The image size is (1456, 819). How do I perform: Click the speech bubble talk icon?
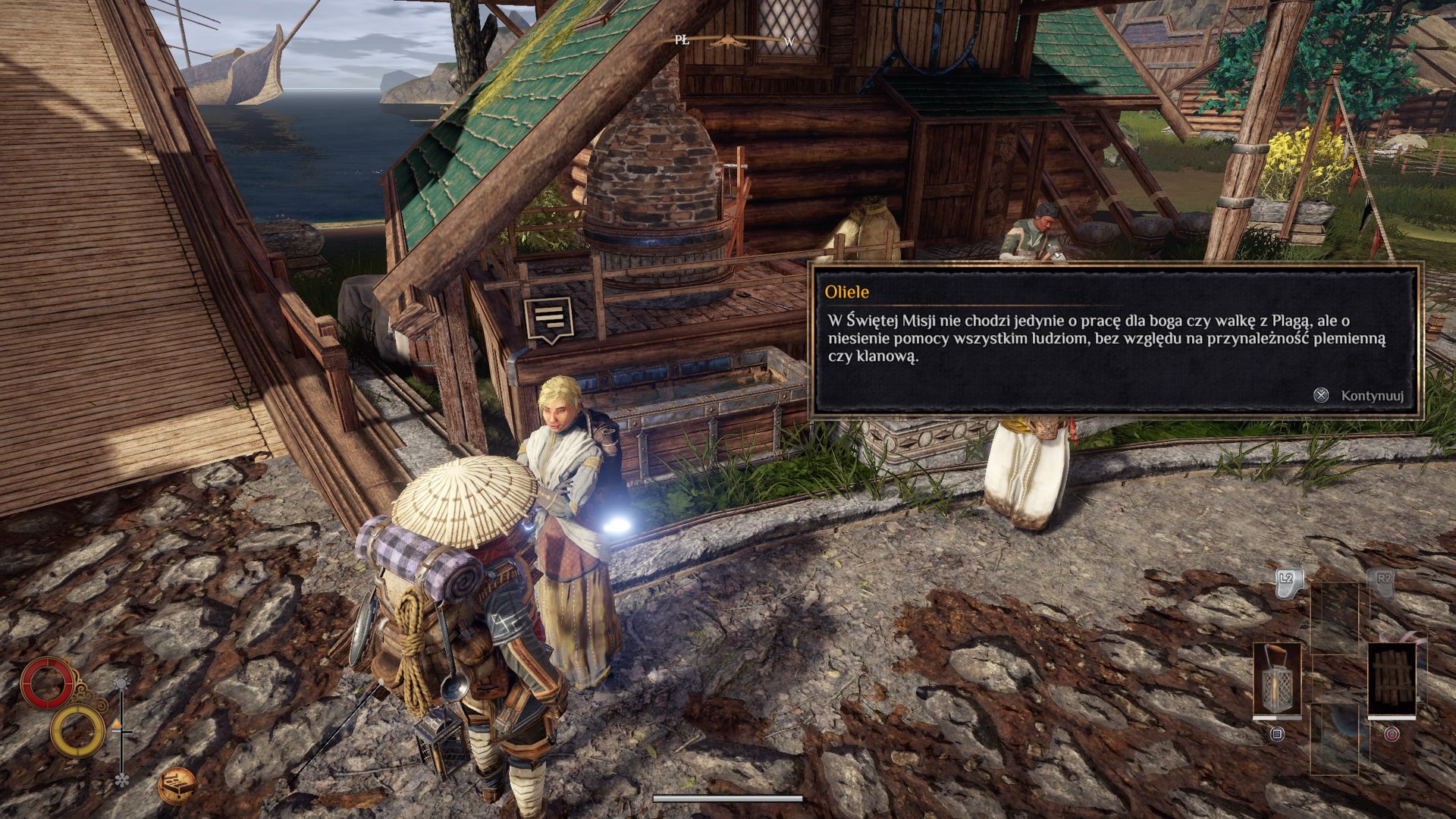pos(548,318)
